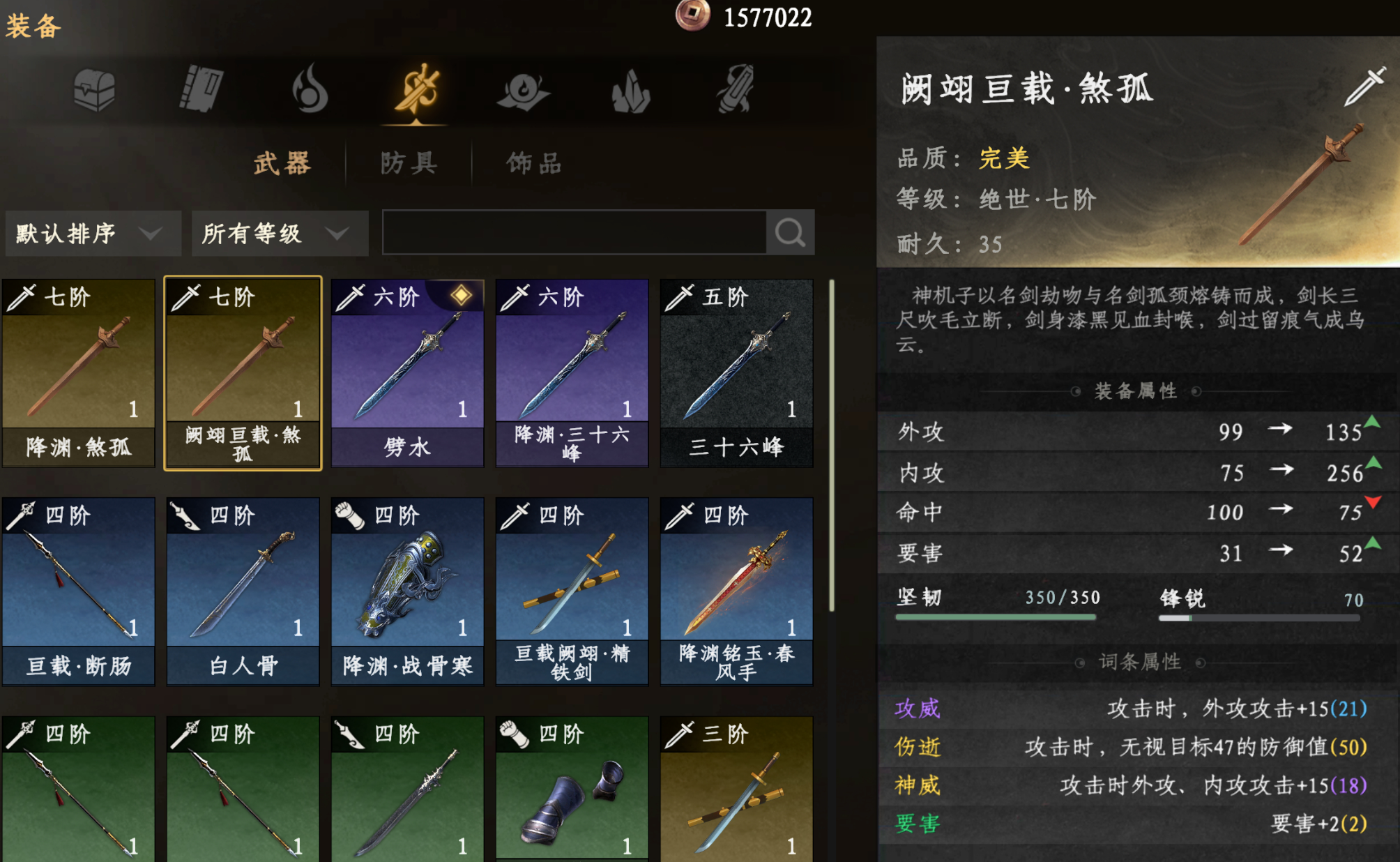
Task: Select the 劈水 sword slot
Action: coord(407,372)
